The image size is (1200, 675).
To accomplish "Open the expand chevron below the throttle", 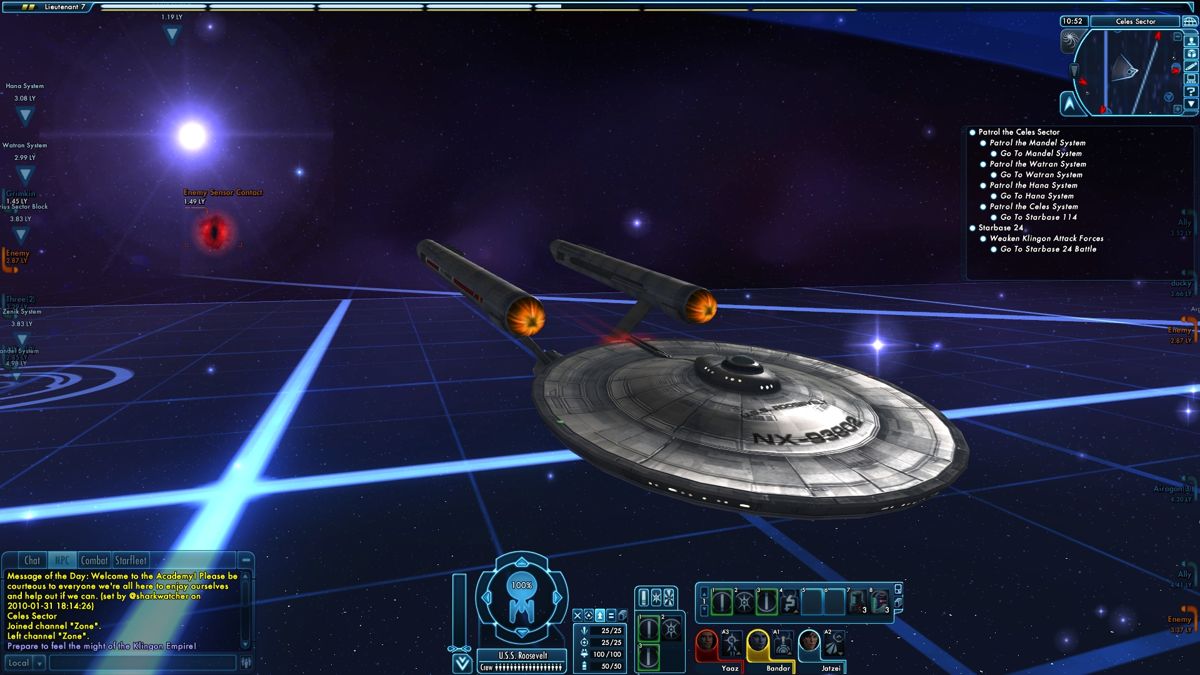I will coord(461,662).
